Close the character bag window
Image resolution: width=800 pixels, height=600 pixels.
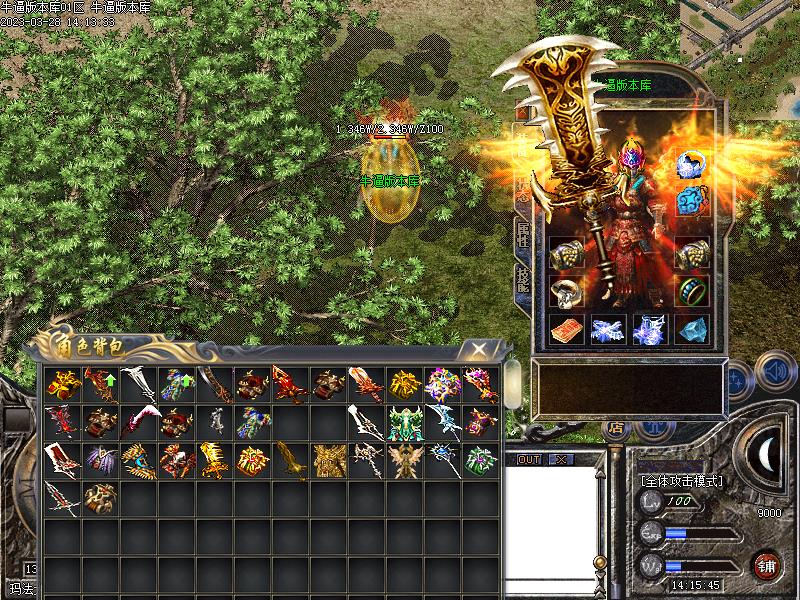point(480,349)
